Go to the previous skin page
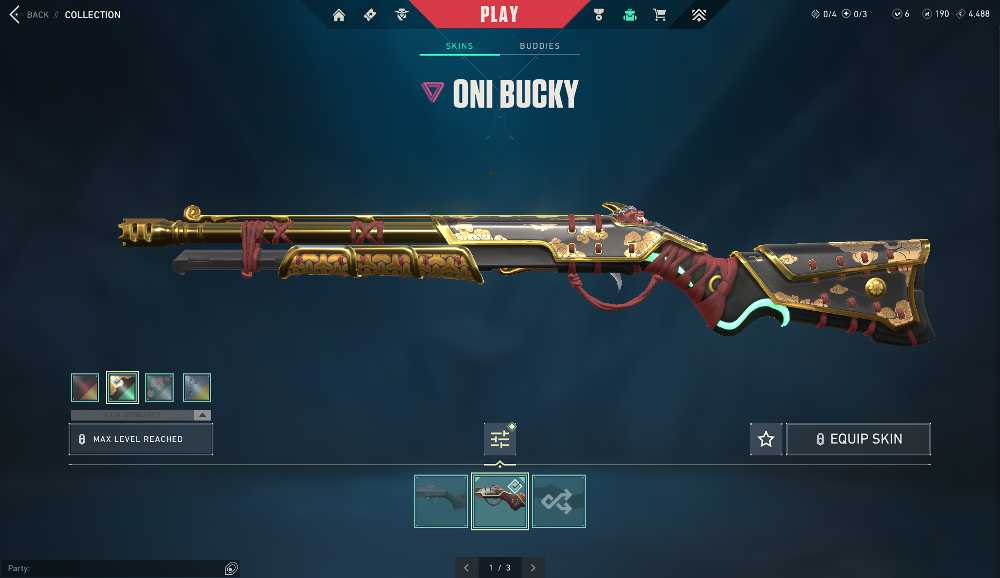The height and width of the screenshot is (578, 1000). 466,568
